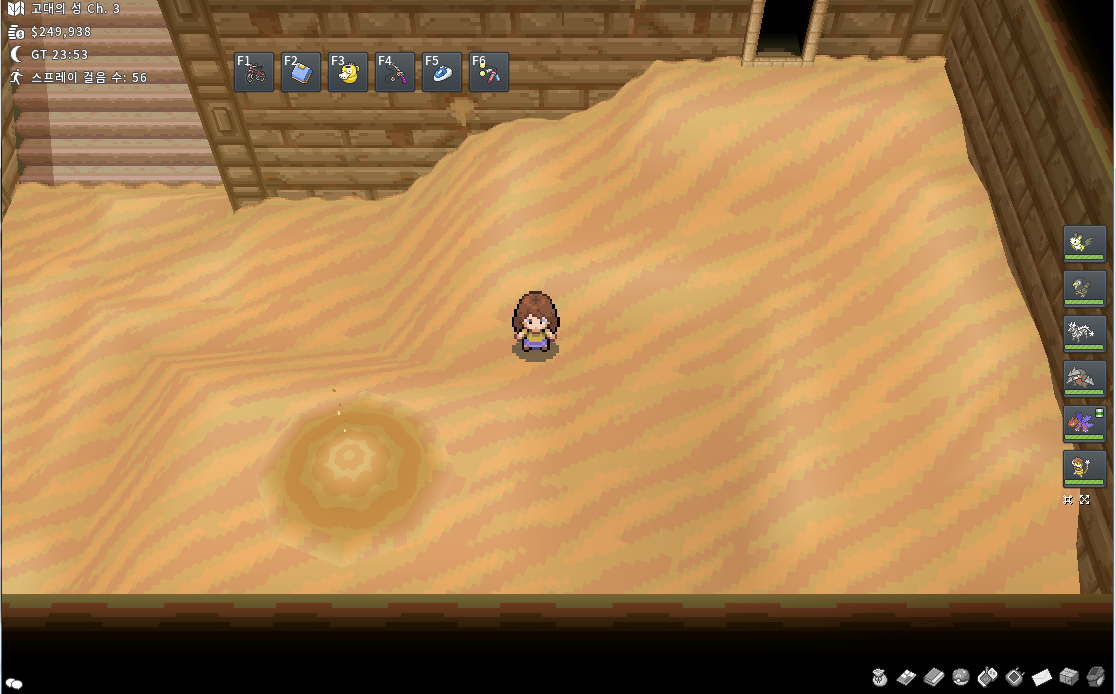Viewport: 1116px width, 694px height.
Task: Open the trainer card icon
Action: pos(907,677)
